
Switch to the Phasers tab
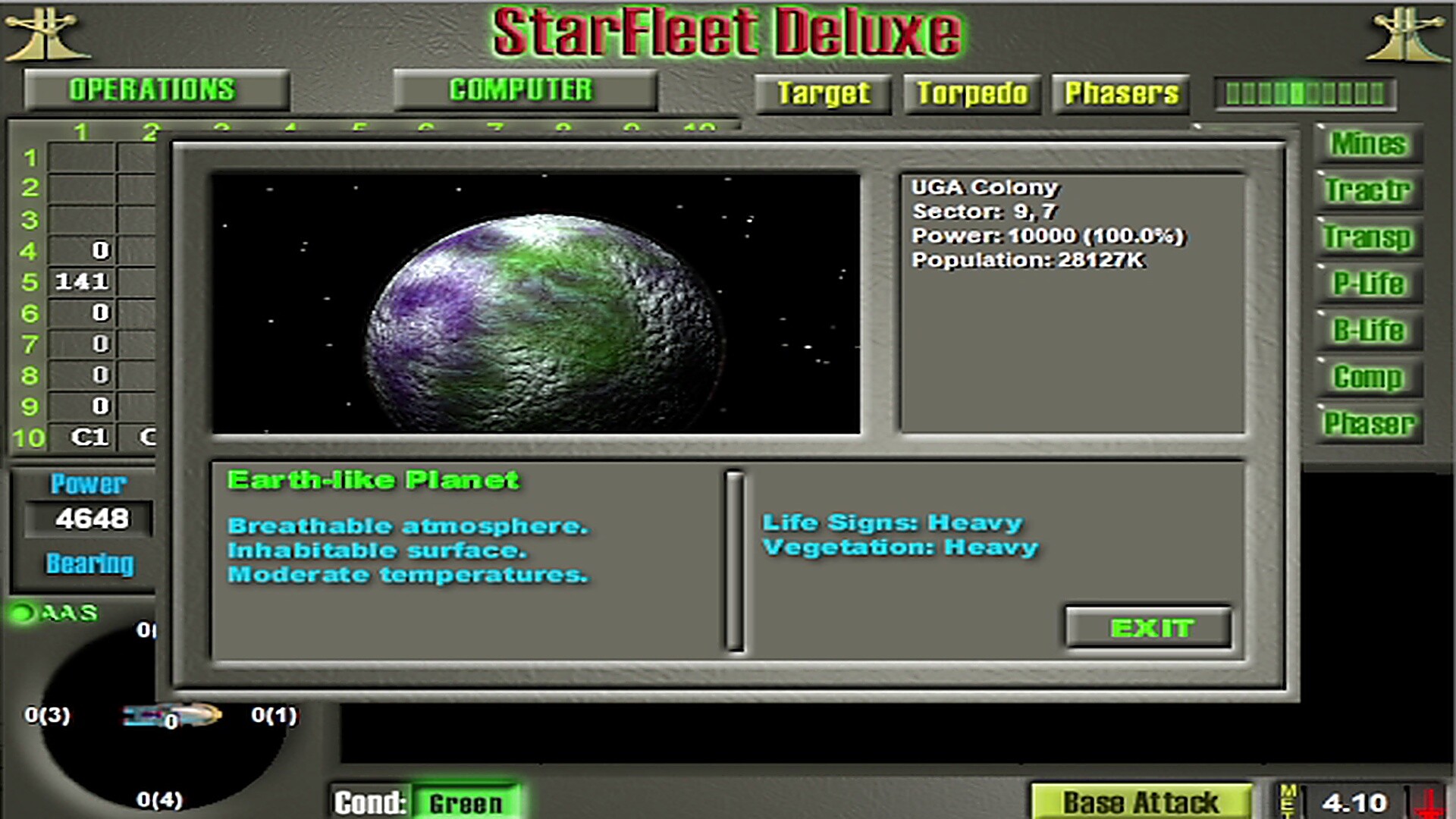[1120, 93]
